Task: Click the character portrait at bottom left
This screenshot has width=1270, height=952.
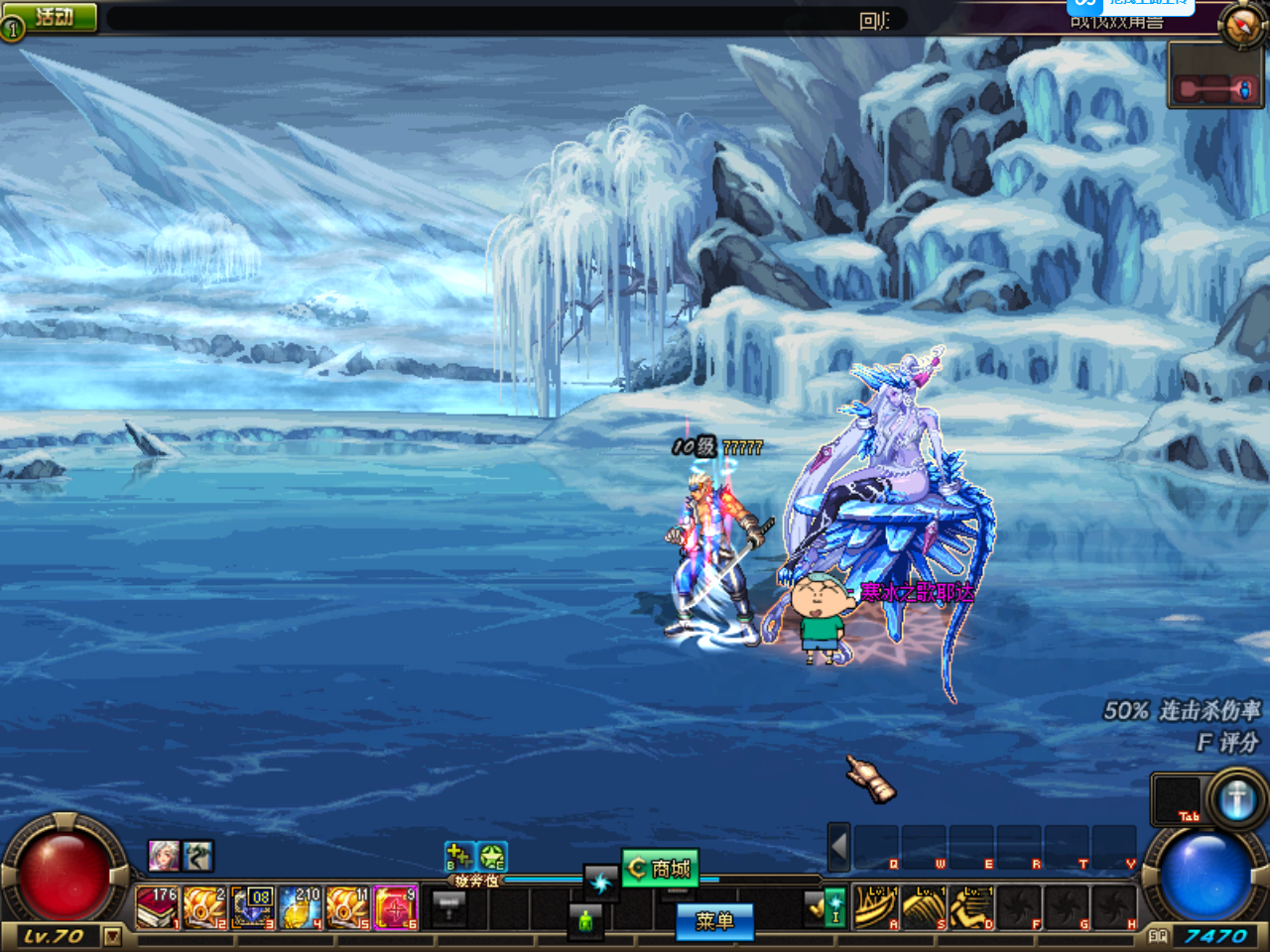Action: 162,855
